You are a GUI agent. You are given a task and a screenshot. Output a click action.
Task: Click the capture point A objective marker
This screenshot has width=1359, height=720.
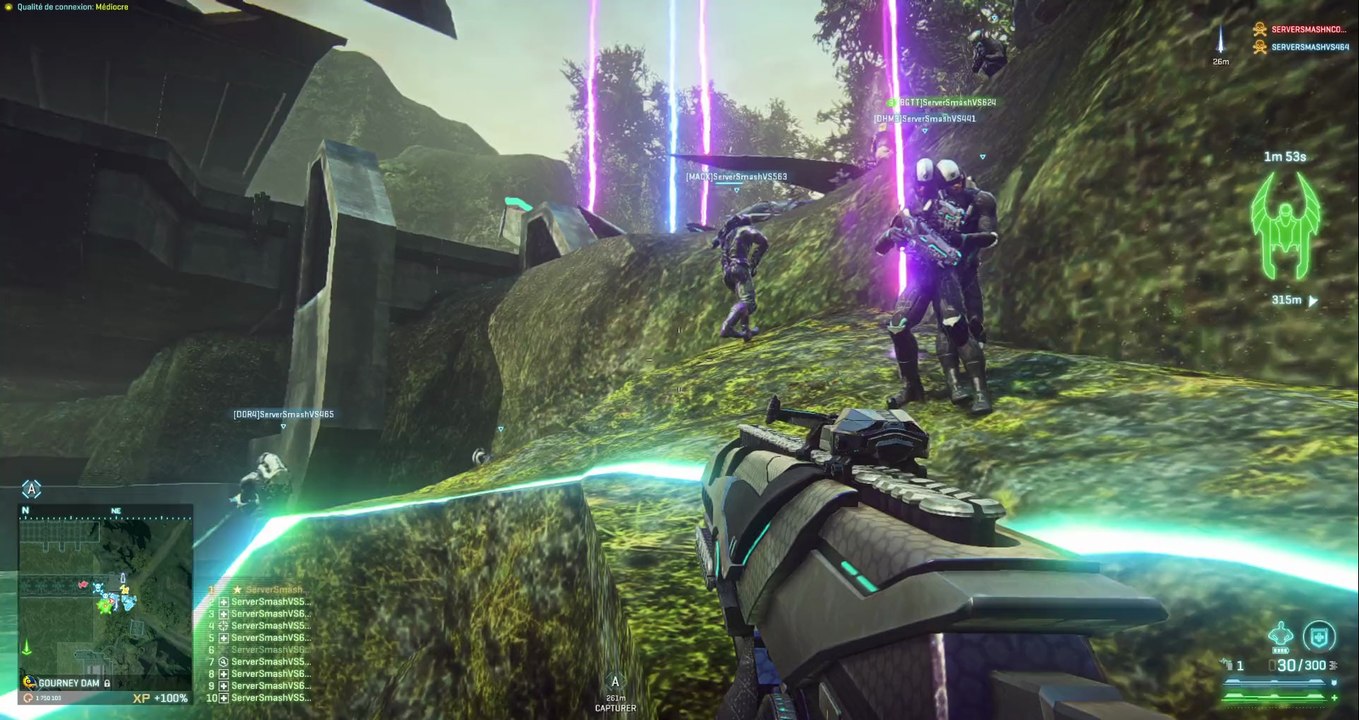[615, 682]
